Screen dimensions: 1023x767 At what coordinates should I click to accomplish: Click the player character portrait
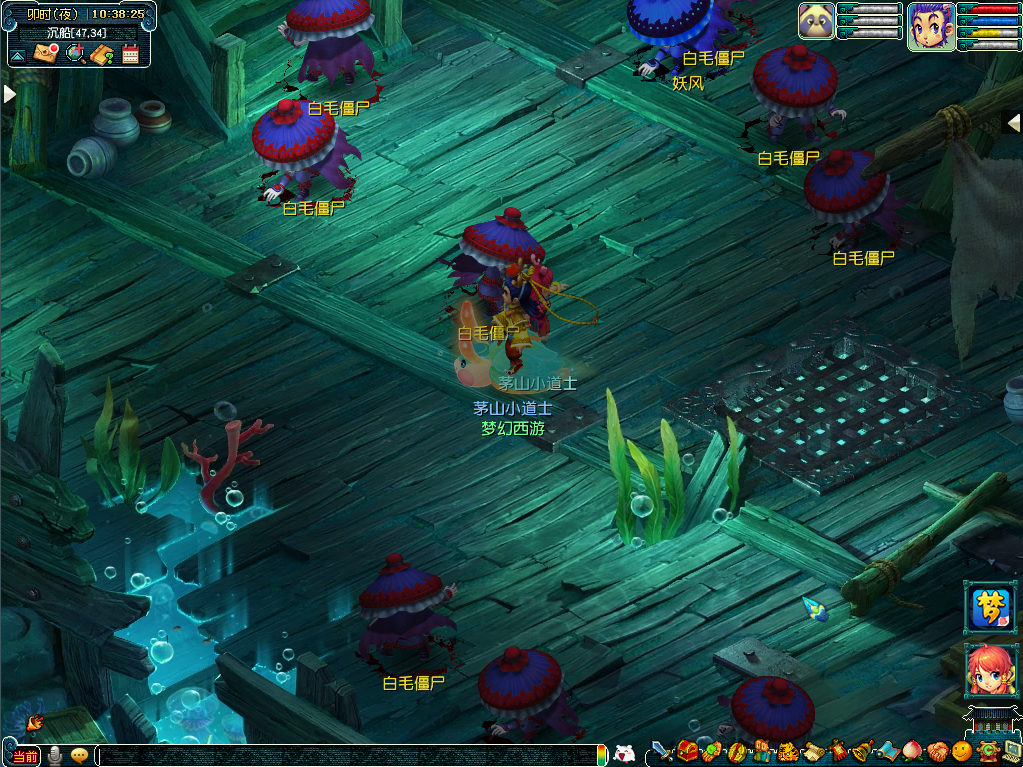929,25
